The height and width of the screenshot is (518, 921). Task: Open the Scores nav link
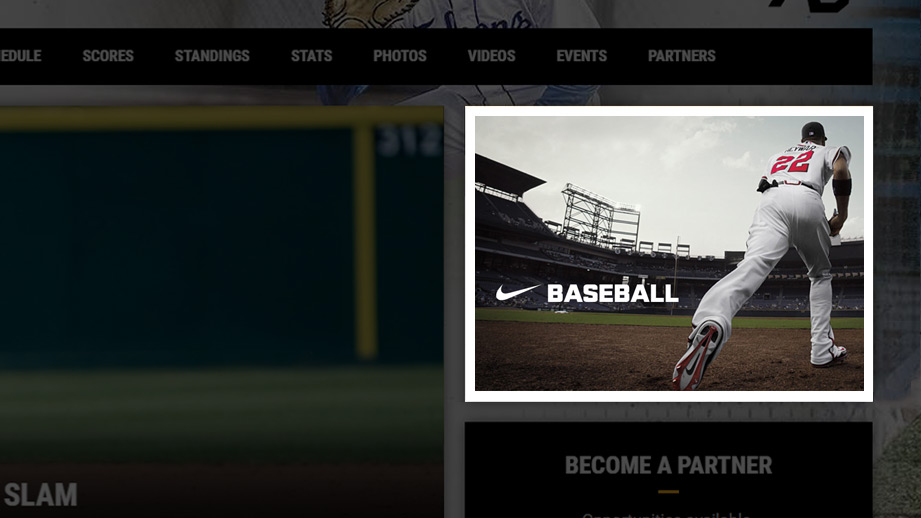[x=108, y=56]
